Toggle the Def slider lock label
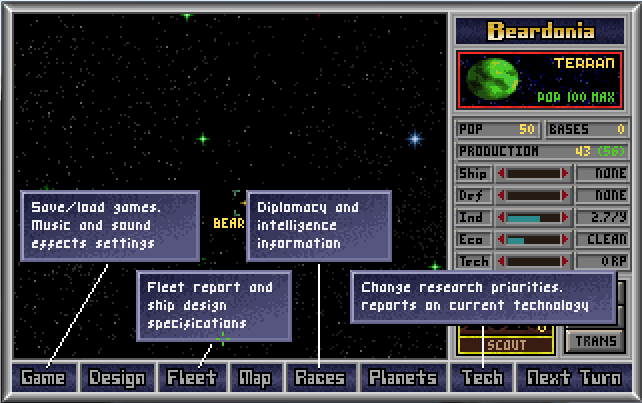Screen dimensions: 642x403 click(x=473, y=195)
